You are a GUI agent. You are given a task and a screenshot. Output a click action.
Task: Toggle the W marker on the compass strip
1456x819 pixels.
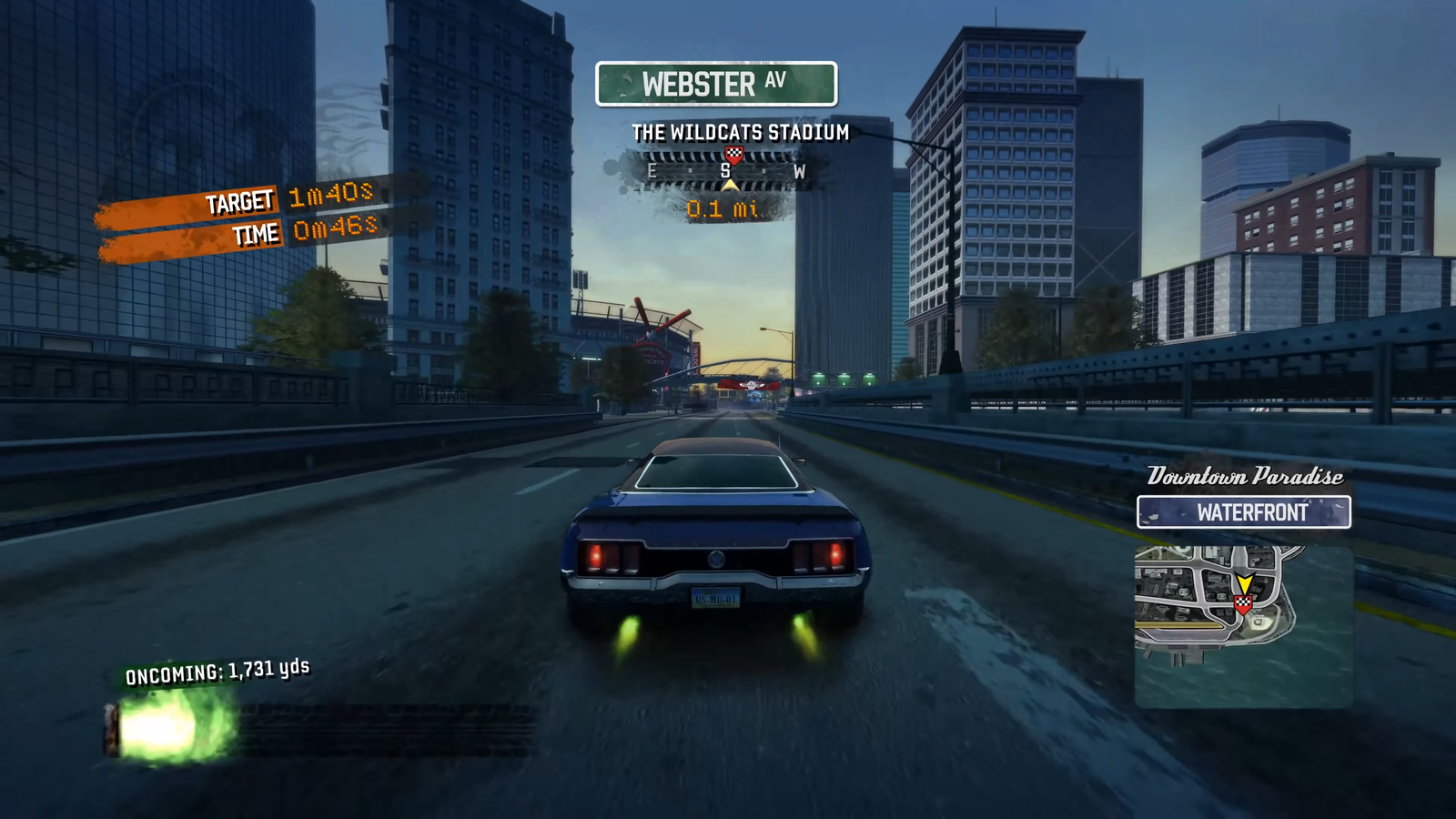801,169
